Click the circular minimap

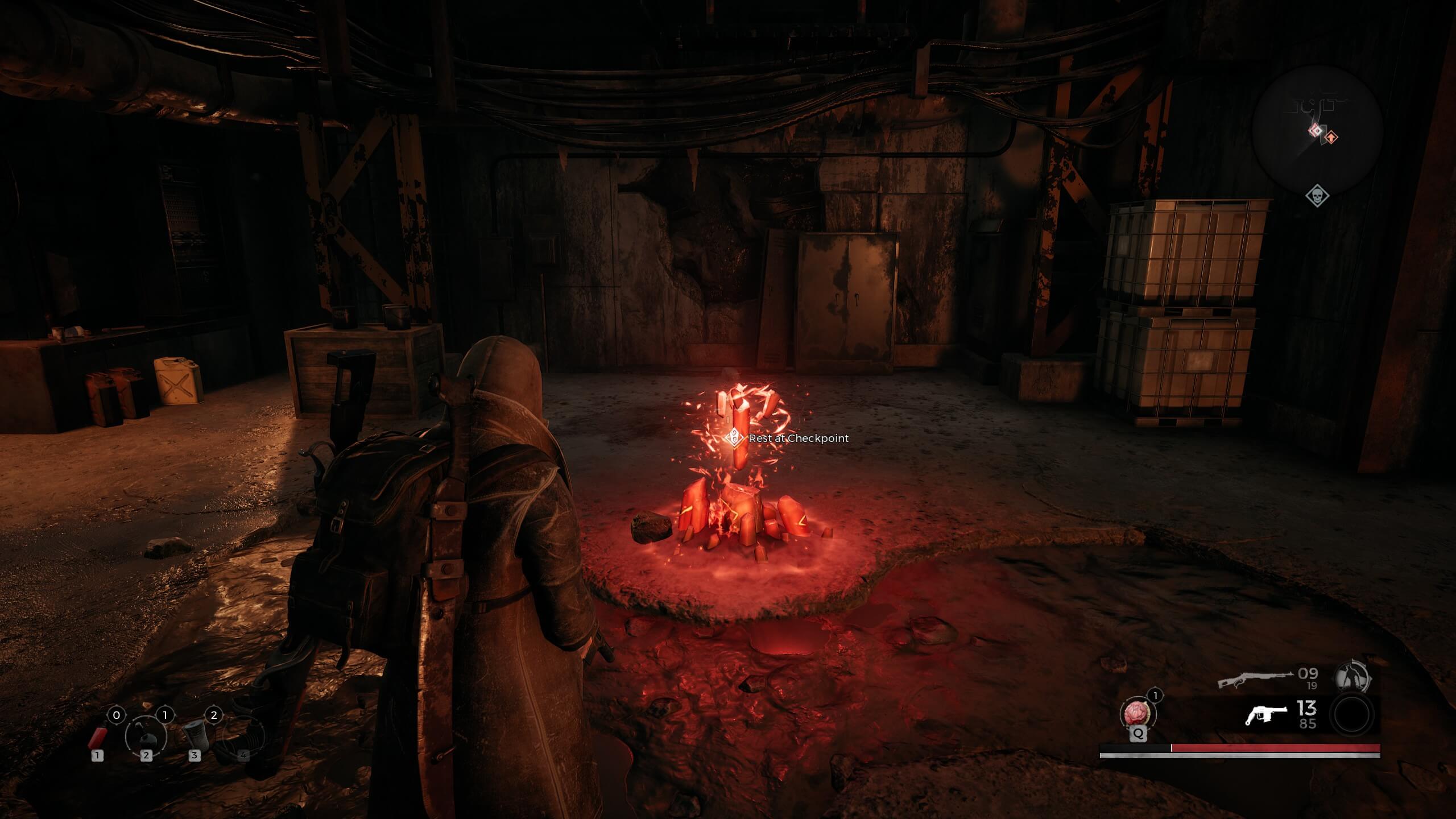[x=1317, y=130]
